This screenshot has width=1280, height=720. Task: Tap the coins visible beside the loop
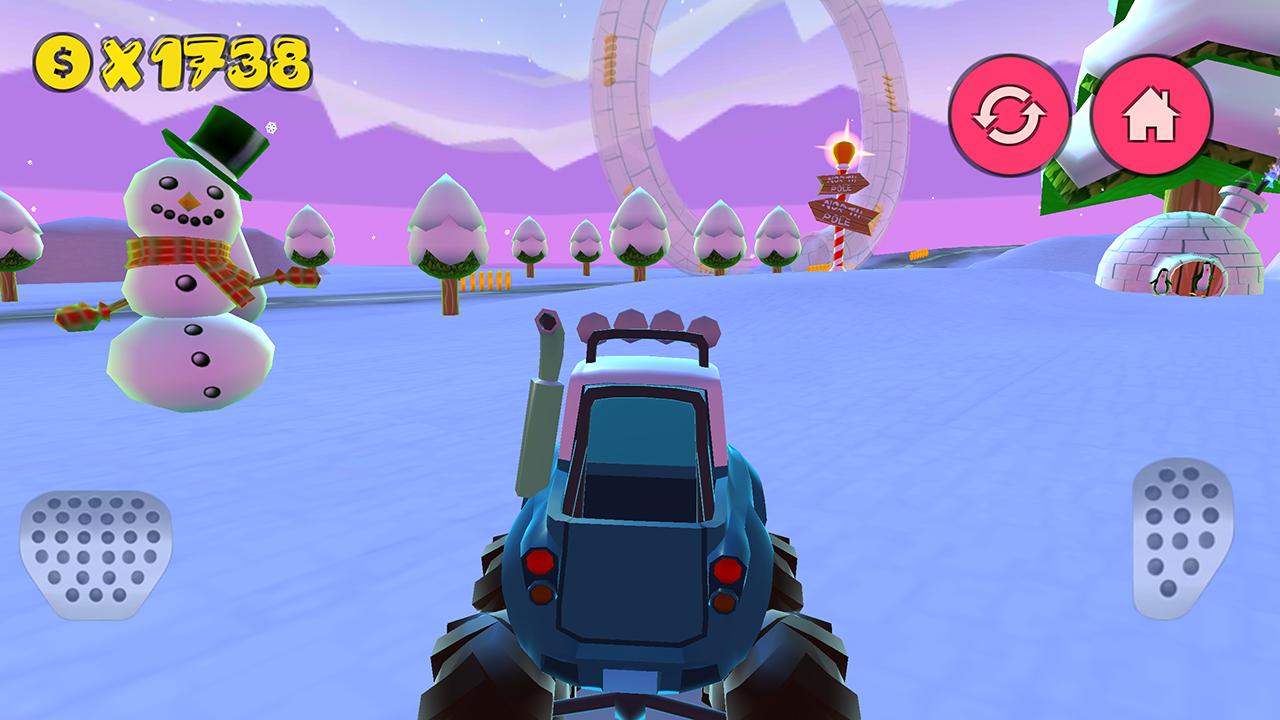pyautogui.click(x=920, y=253)
